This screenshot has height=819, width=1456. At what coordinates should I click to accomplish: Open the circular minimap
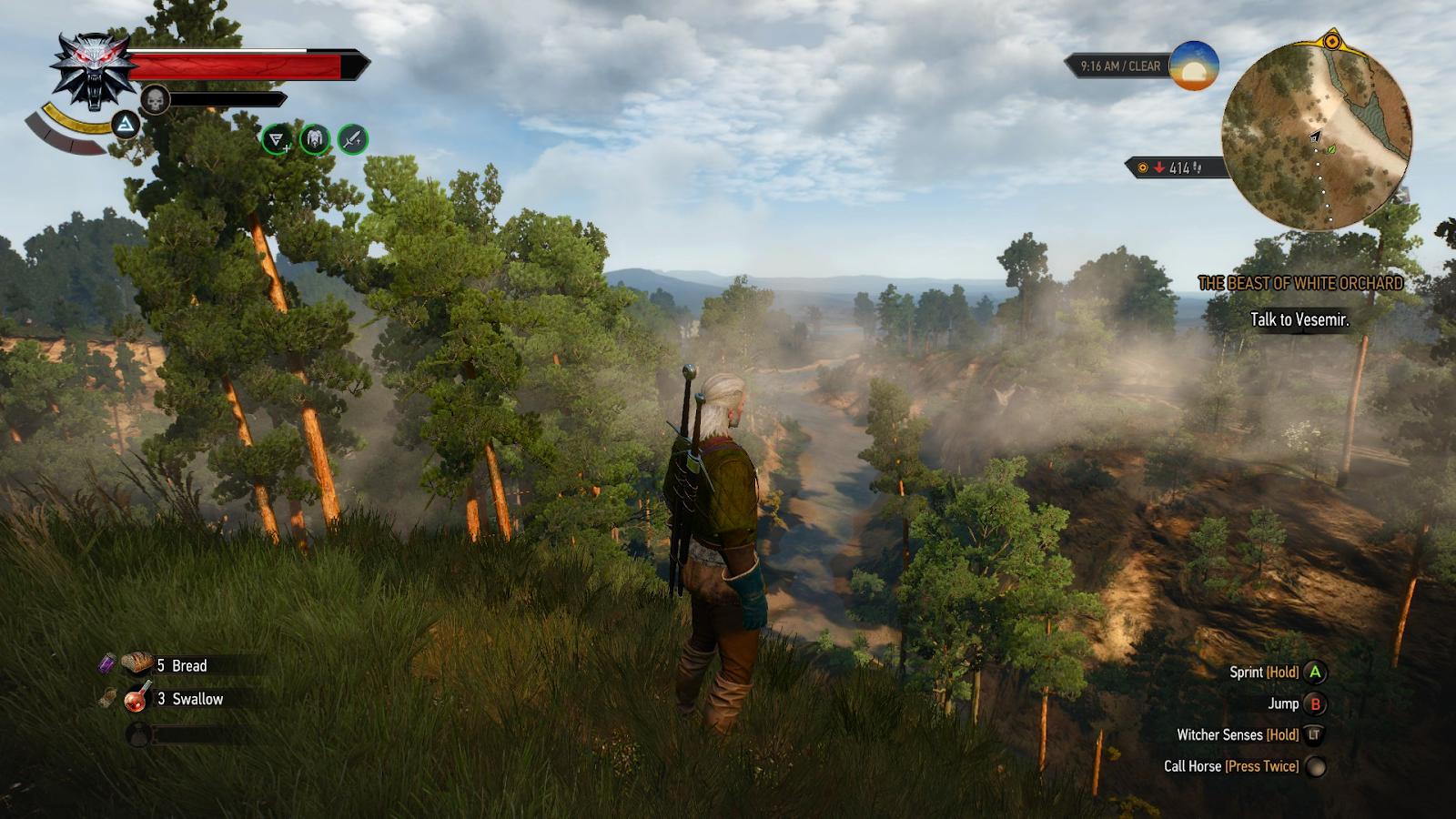click(1316, 136)
